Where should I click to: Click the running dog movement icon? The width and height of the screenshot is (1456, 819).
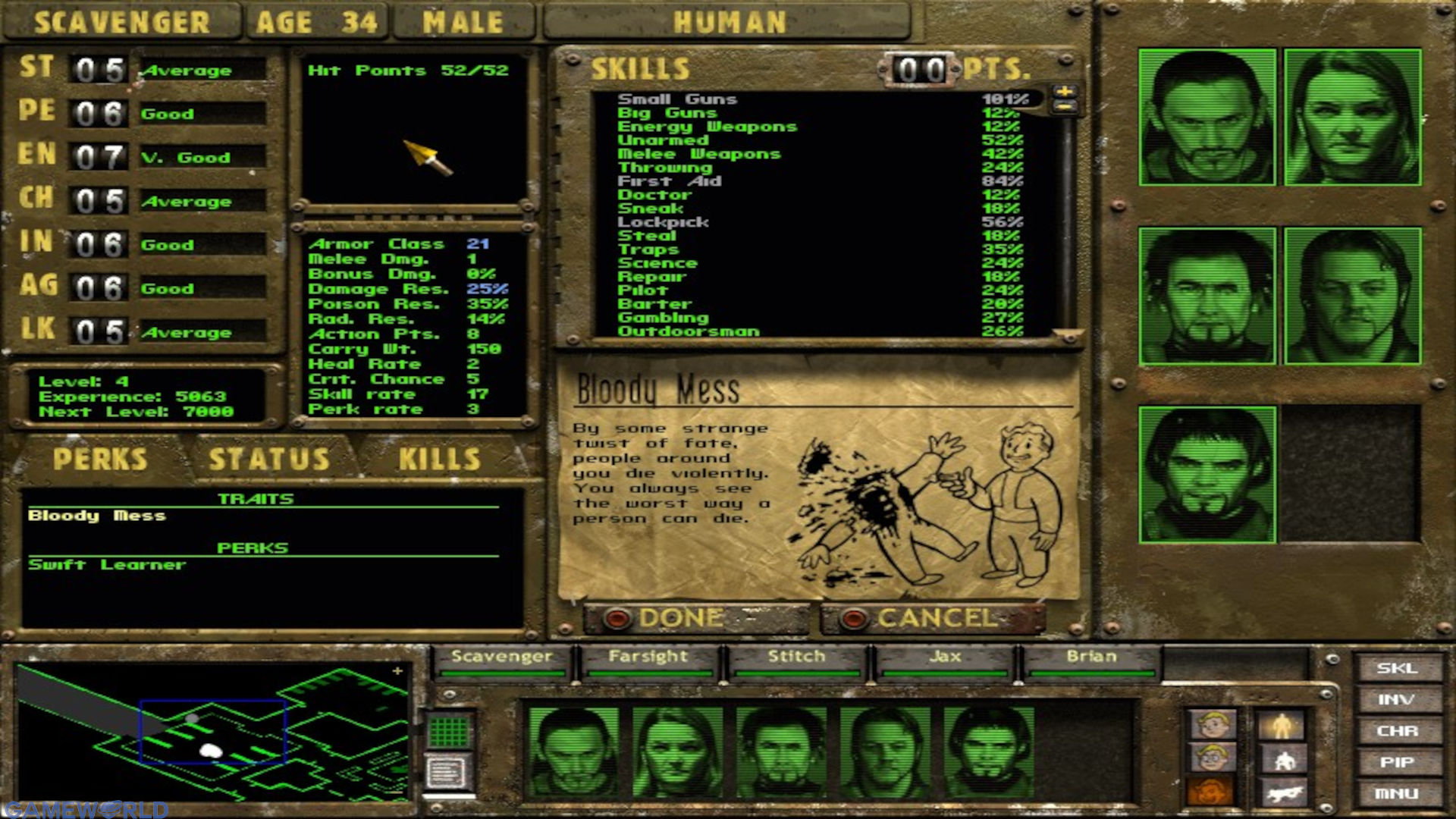[x=1282, y=795]
